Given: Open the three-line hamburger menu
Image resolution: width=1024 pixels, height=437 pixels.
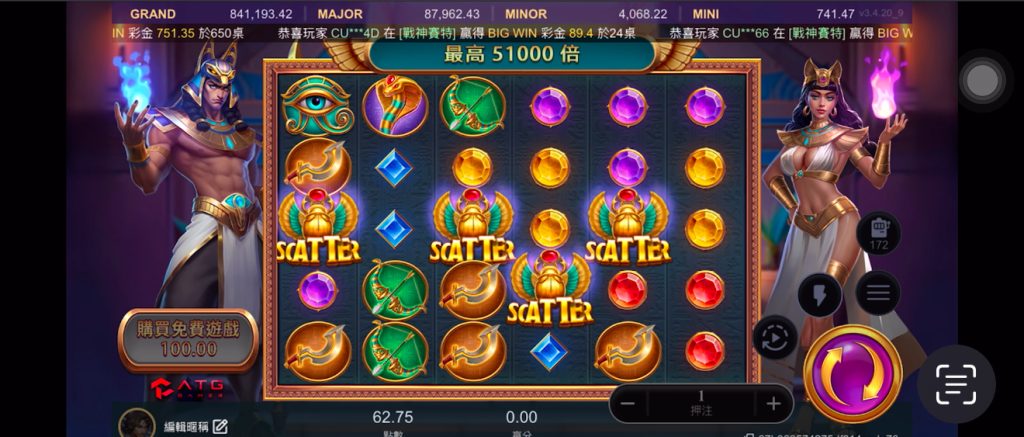Looking at the screenshot, I should (x=878, y=293).
